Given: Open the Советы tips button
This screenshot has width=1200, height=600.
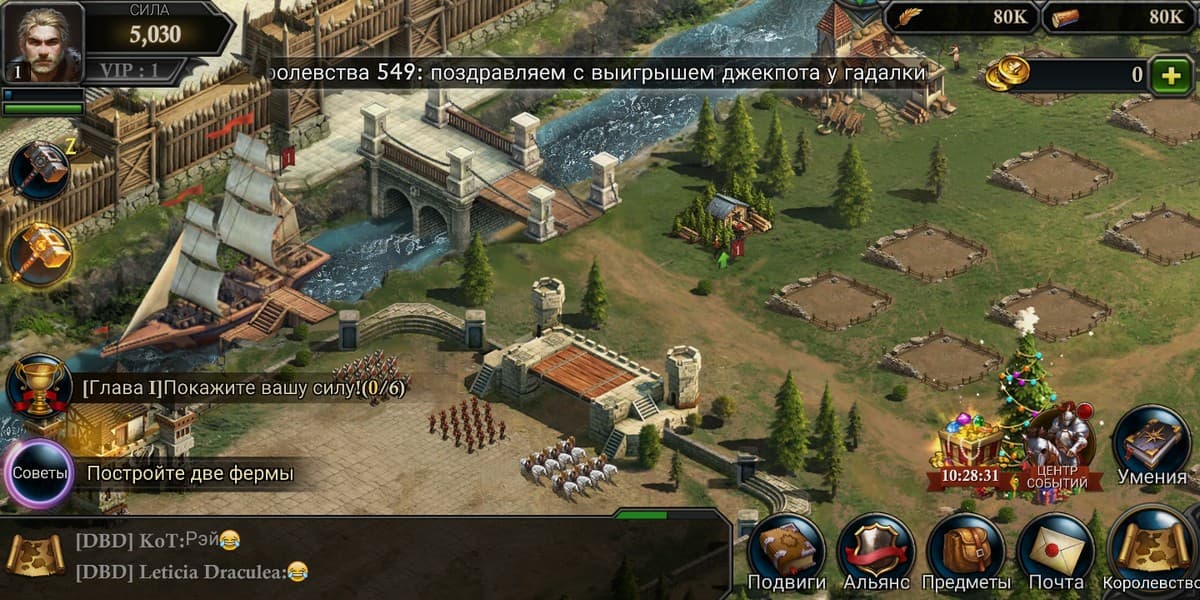Looking at the screenshot, I should pos(40,473).
